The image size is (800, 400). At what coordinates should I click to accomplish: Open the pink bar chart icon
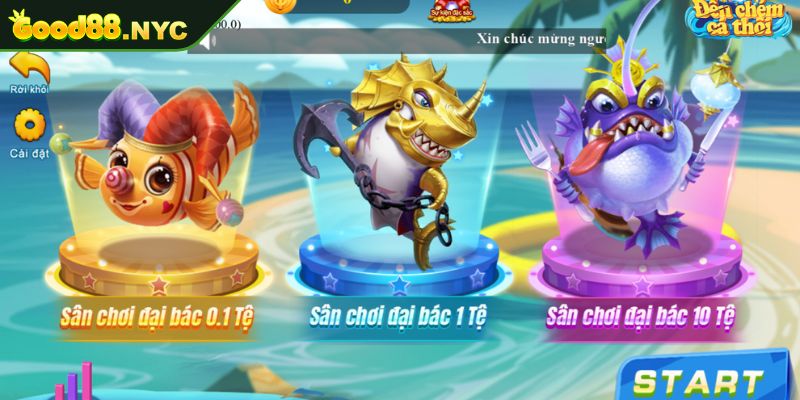(x=76, y=386)
